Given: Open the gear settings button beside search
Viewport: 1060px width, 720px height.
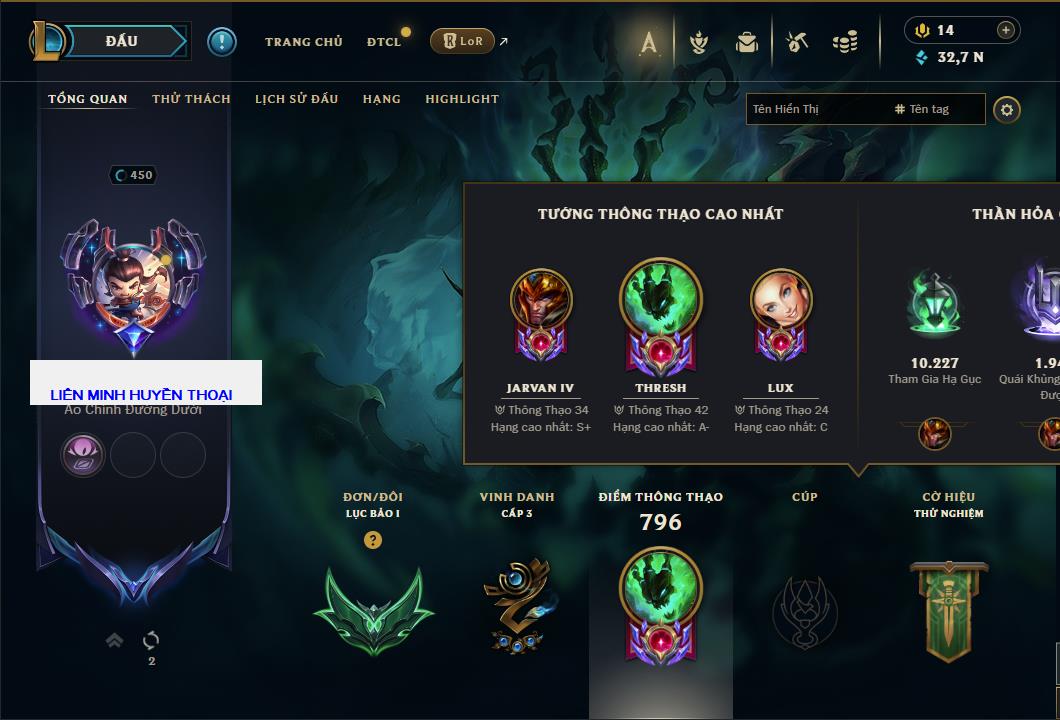Looking at the screenshot, I should click(1007, 110).
